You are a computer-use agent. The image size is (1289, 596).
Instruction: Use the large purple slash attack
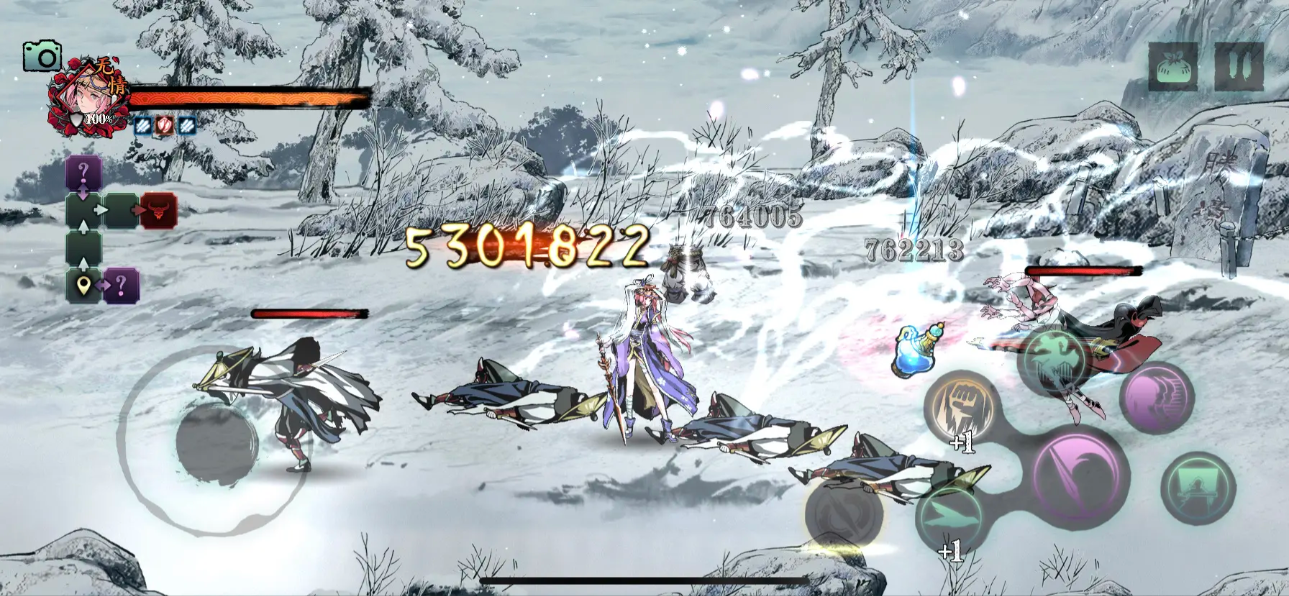point(1080,477)
